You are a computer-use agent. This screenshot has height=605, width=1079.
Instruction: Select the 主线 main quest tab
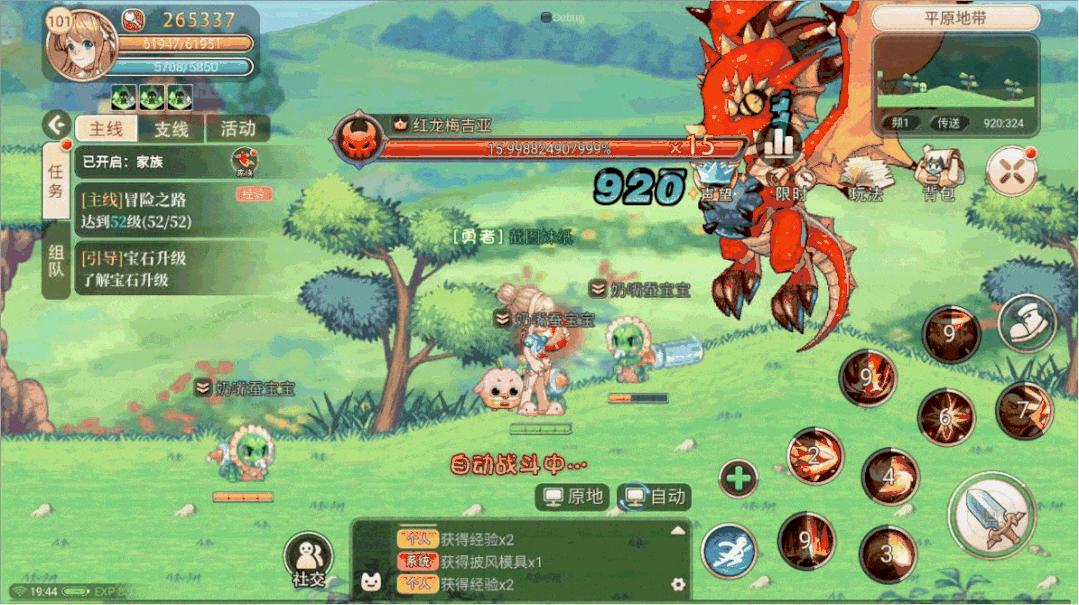tap(106, 129)
